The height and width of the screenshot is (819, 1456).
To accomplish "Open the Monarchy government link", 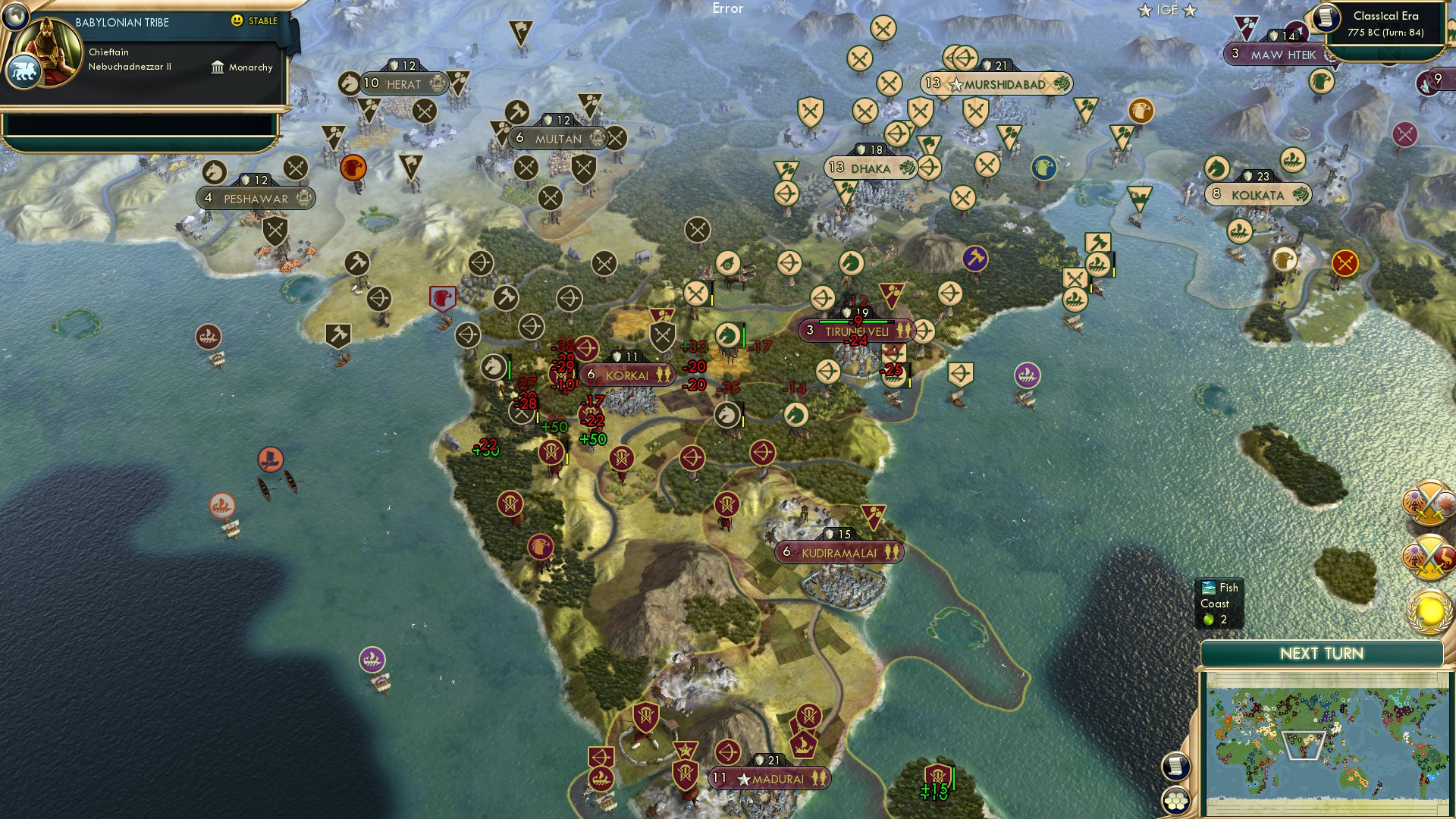I will pyautogui.click(x=243, y=67).
